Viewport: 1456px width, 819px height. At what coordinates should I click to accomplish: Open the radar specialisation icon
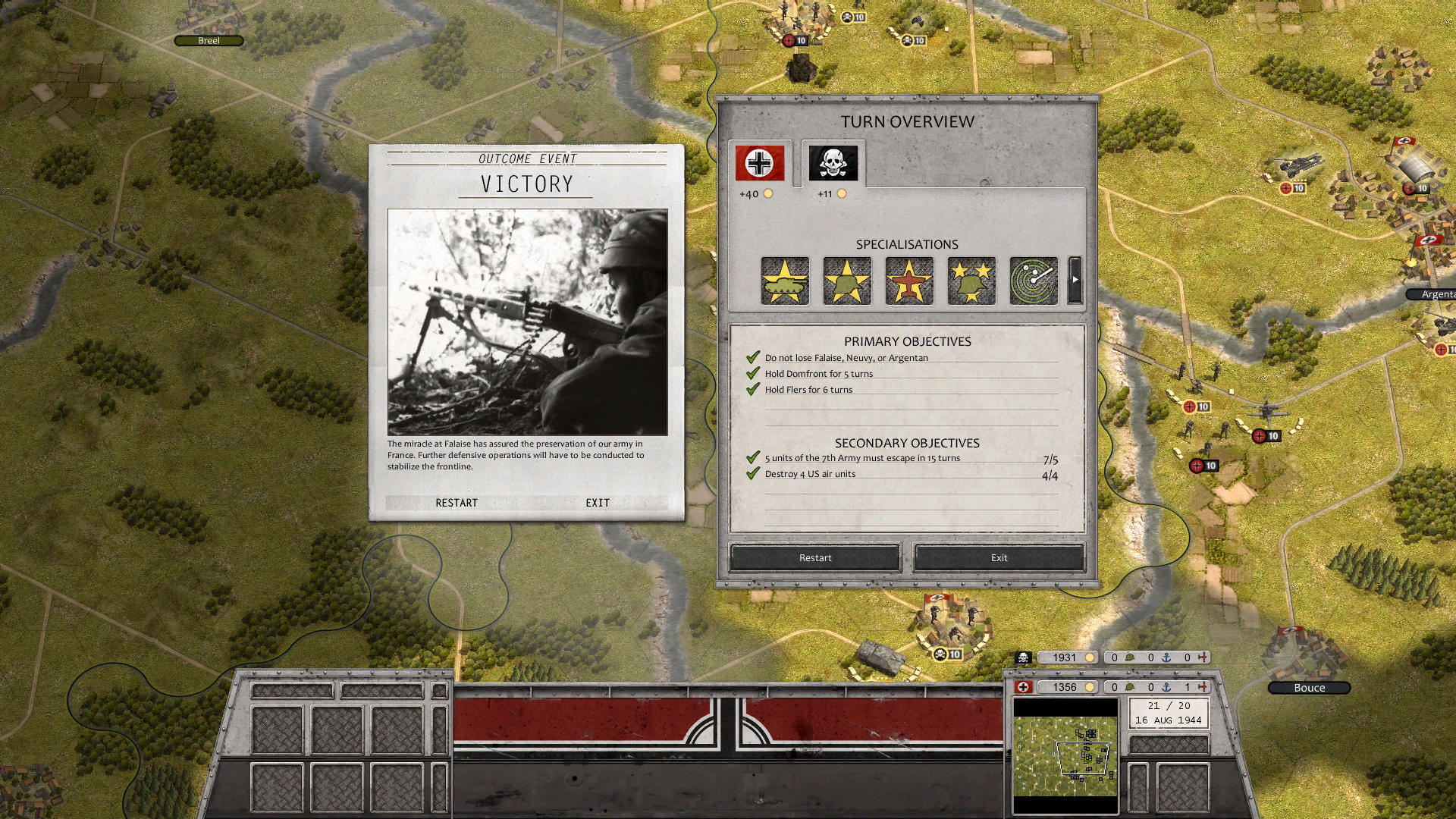pos(1033,281)
